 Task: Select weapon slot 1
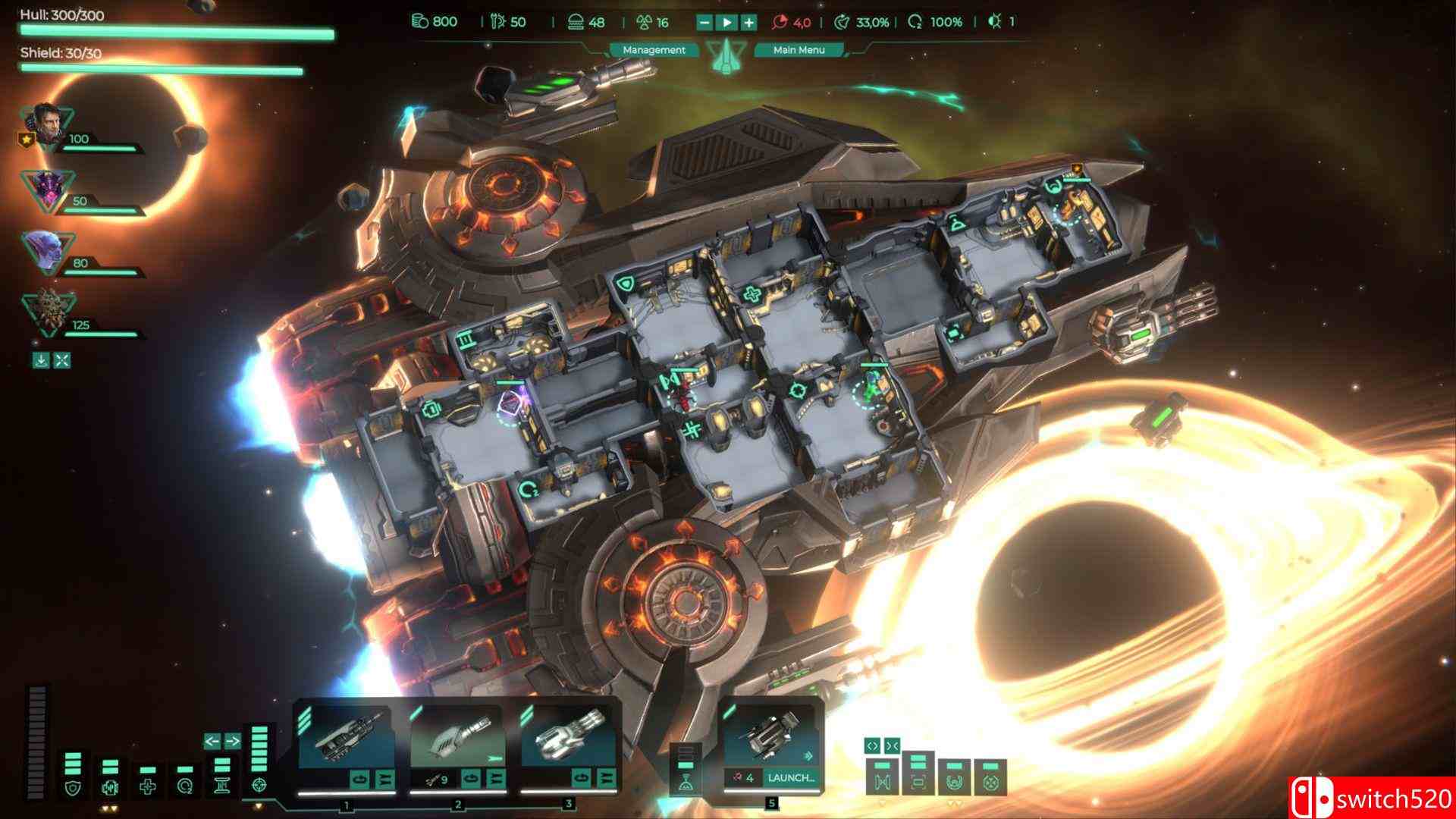(x=346, y=739)
